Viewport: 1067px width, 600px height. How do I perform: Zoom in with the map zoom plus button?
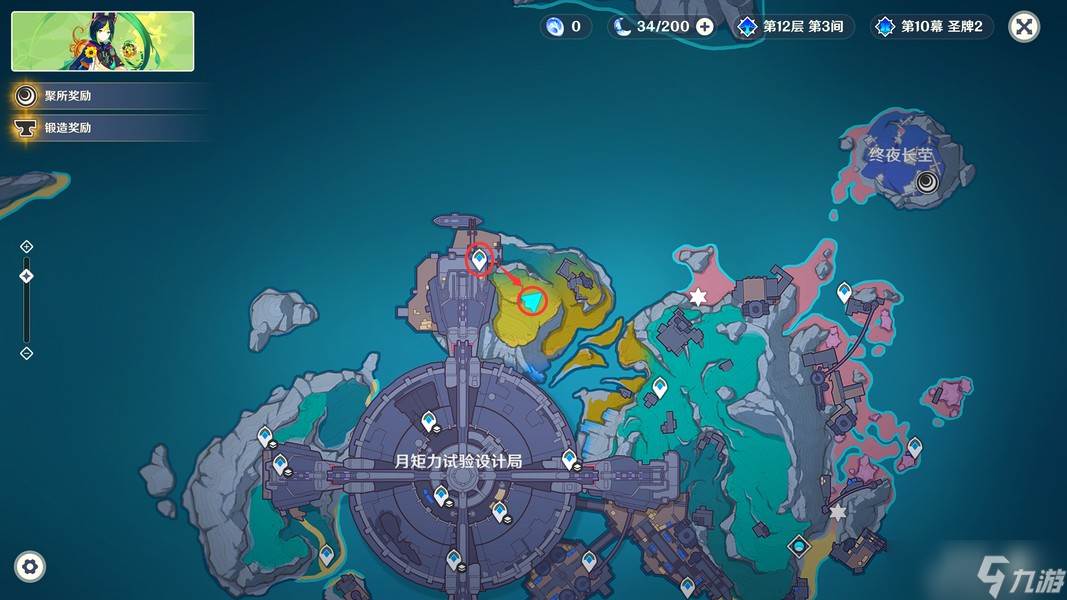point(27,247)
